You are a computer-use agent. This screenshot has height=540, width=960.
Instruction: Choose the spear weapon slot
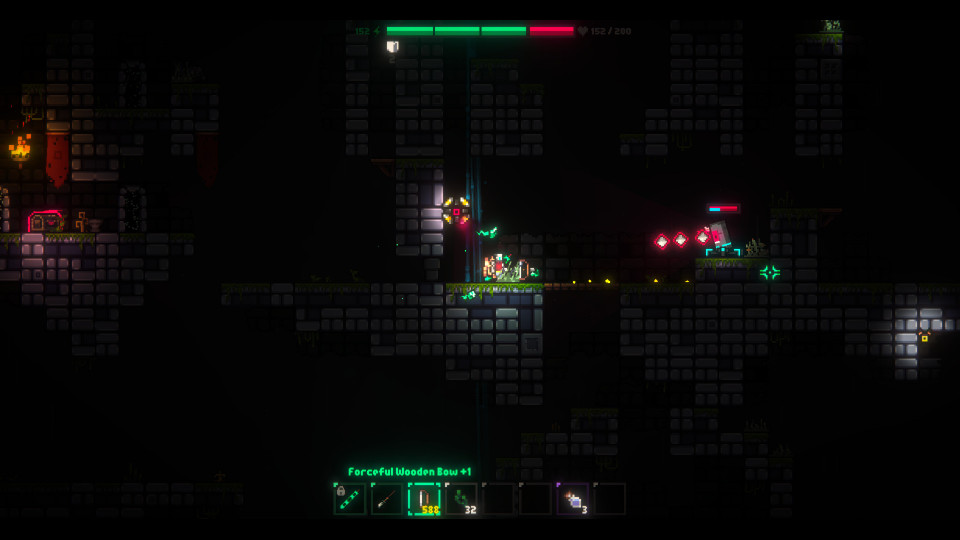coord(386,498)
